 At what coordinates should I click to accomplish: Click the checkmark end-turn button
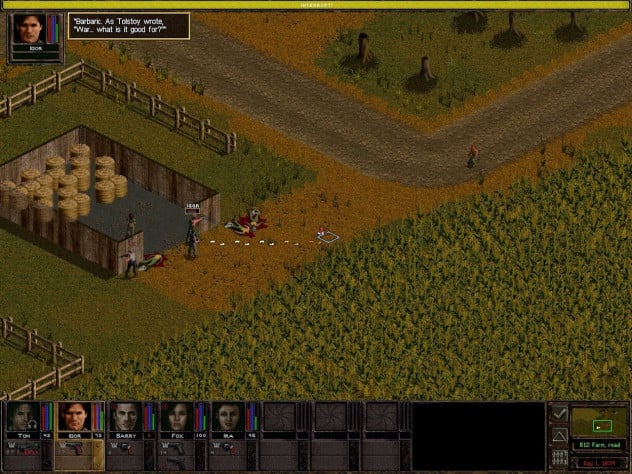point(559,412)
